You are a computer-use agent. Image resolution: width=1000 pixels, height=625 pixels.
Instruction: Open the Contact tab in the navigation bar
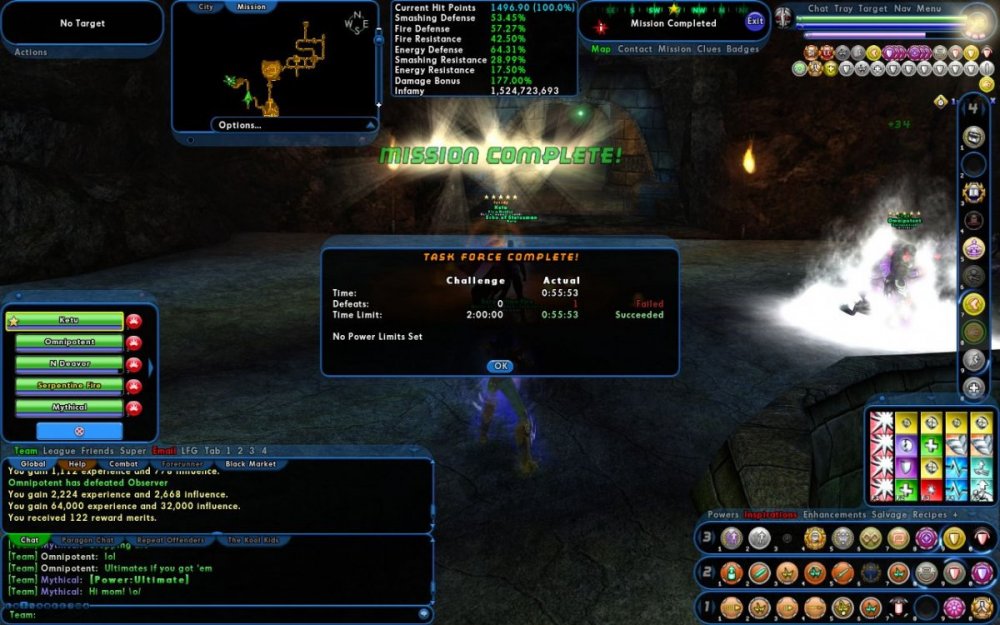point(635,49)
